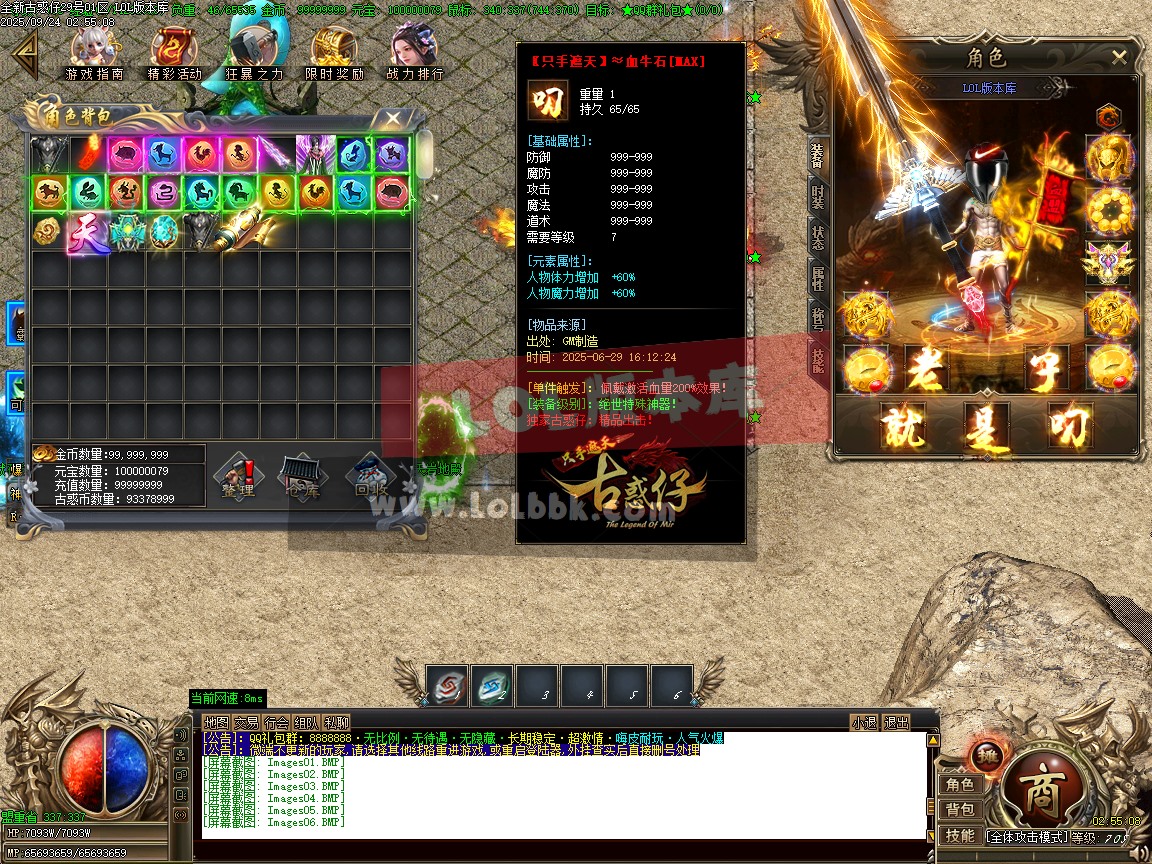
Task: Close the 角色 character panel
Action: [x=1119, y=58]
